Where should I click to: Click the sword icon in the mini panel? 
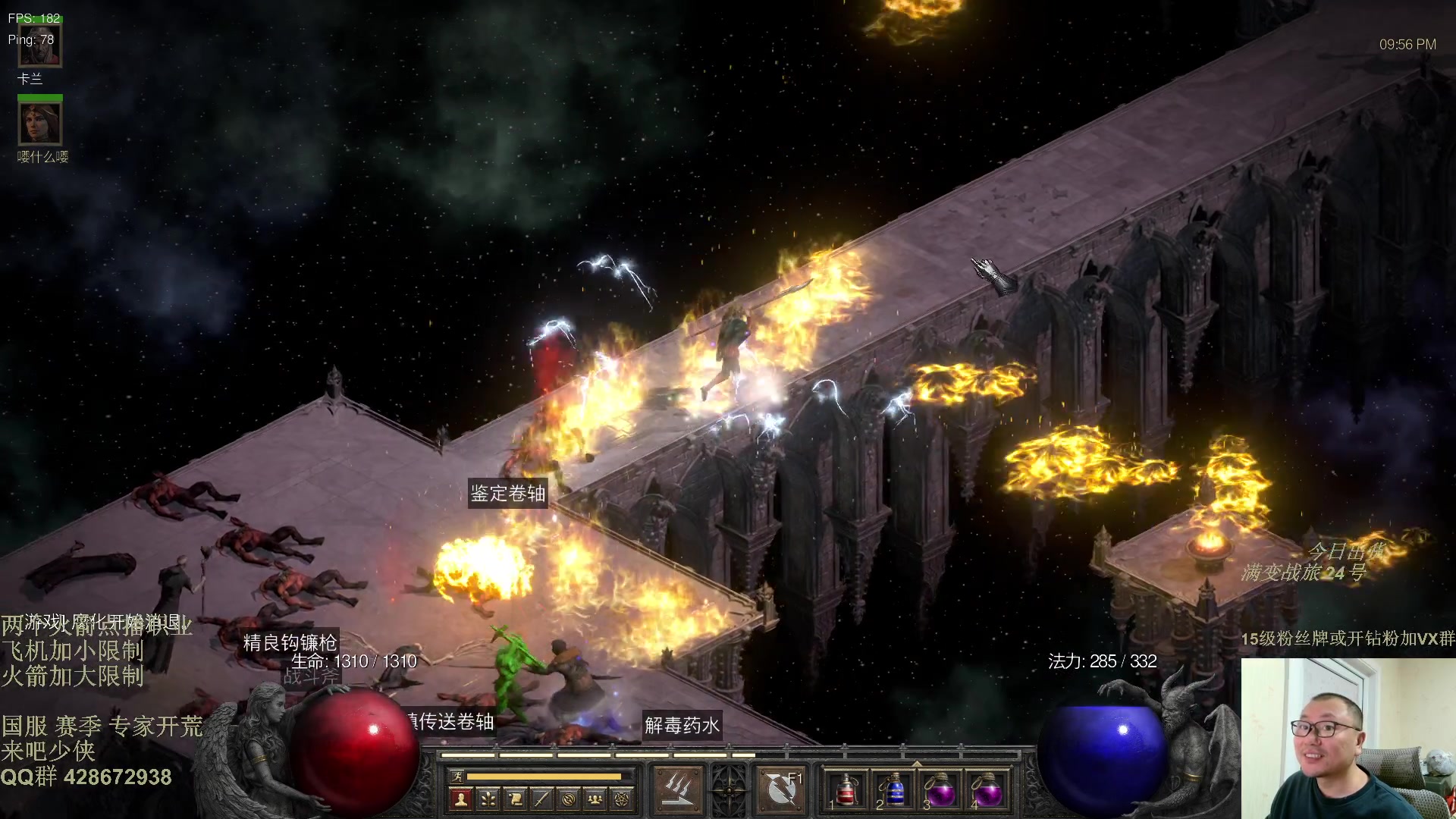(x=541, y=799)
